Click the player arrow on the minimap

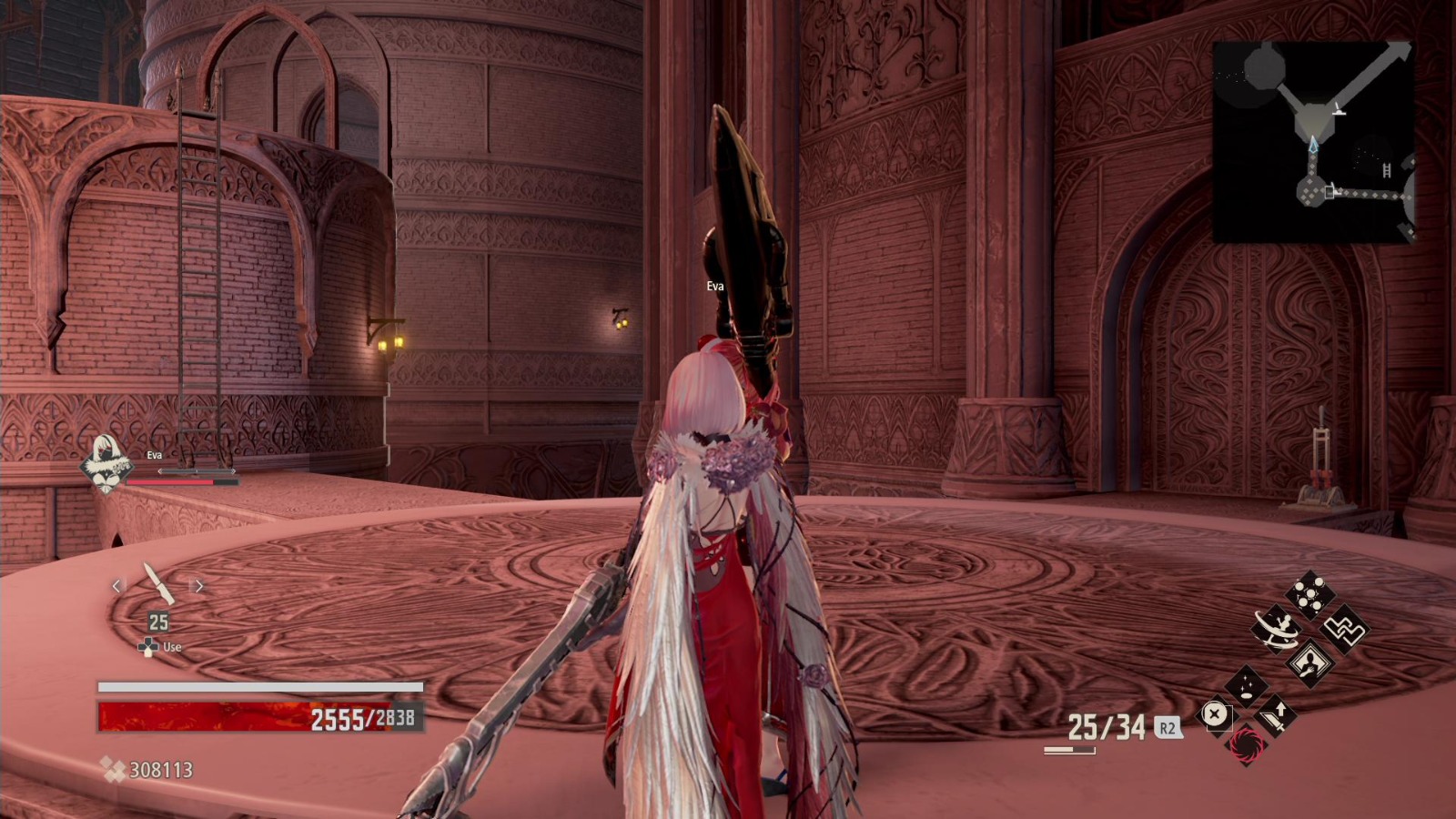(x=1312, y=145)
